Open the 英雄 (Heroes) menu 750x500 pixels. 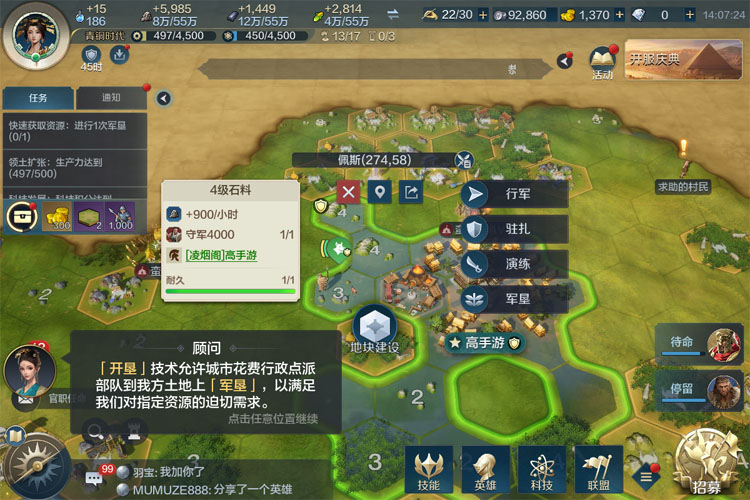[485, 469]
